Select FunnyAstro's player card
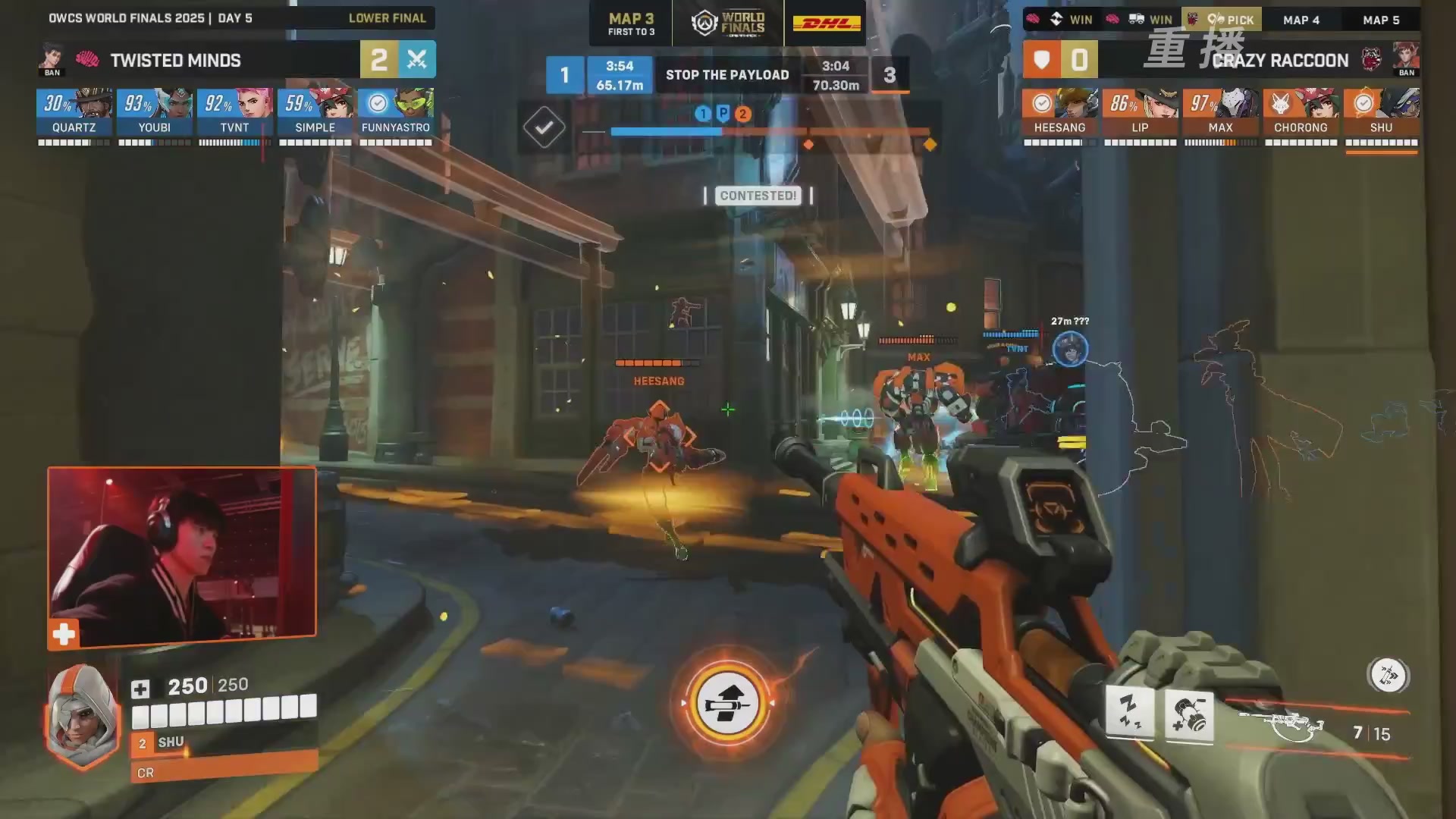Screen dimensions: 1456x819 coord(396,112)
